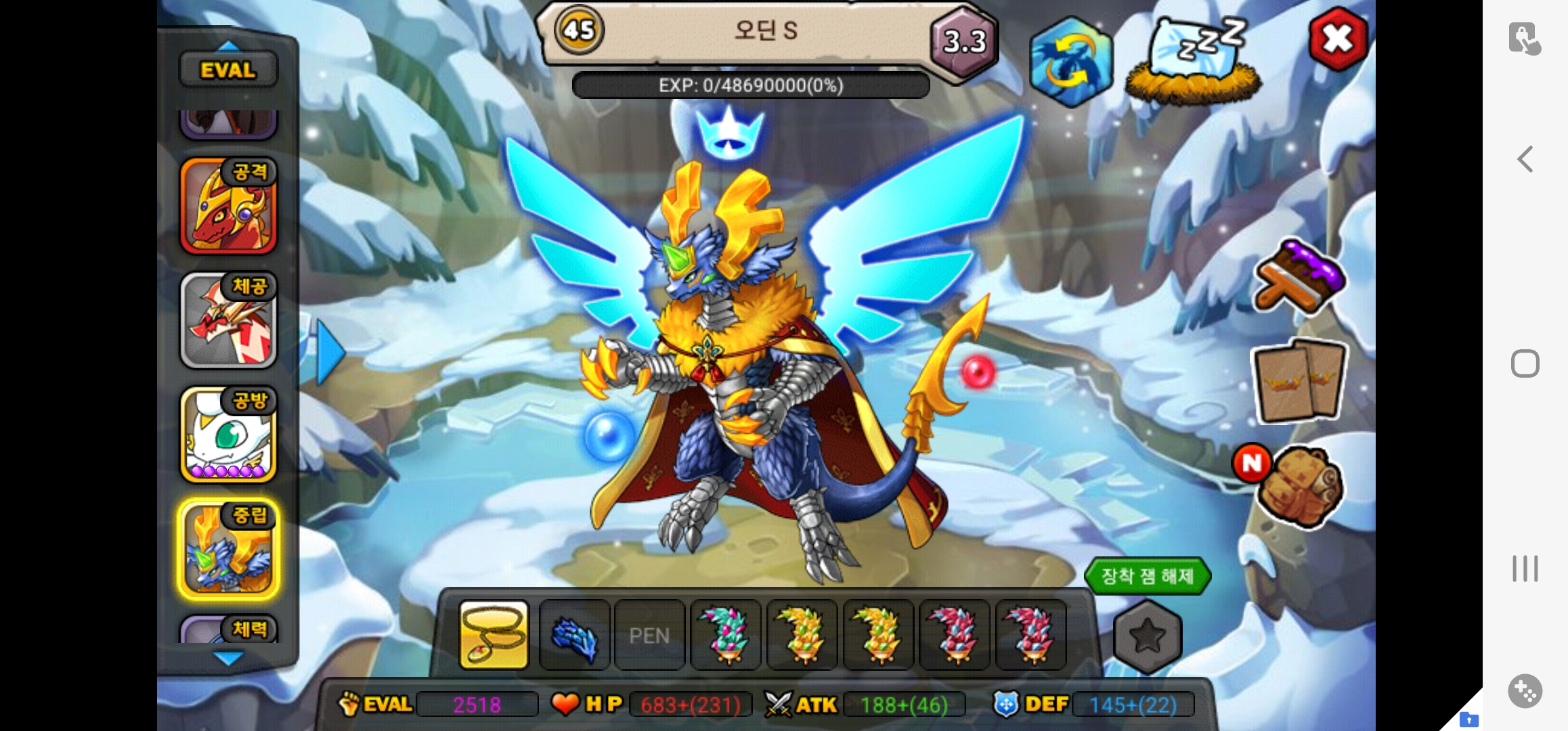Tap the Android back navigation arrow
This screenshot has height=731, width=1568.
point(1525,160)
